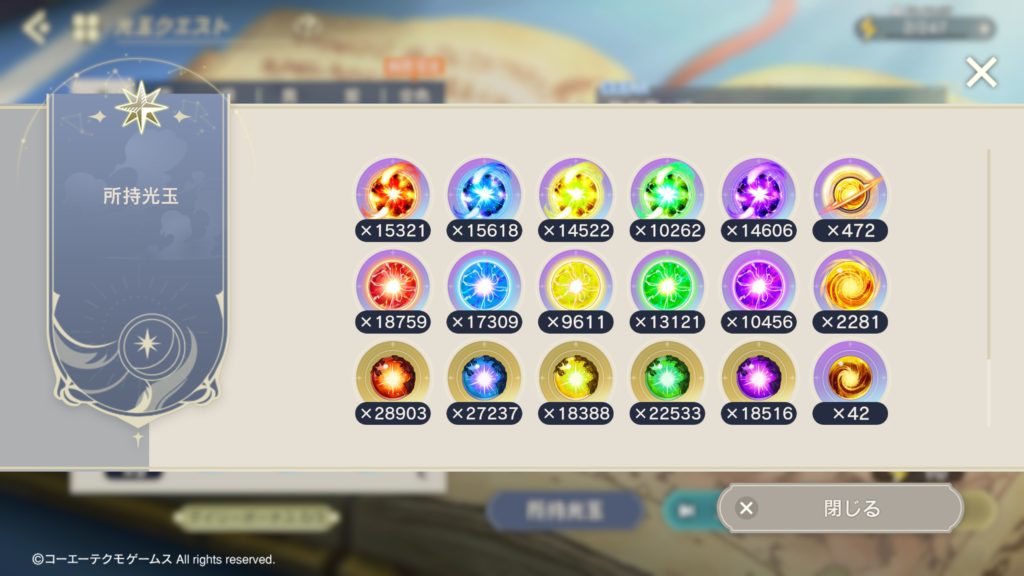Select the gold-rimmed red orb ×28903

[393, 375]
